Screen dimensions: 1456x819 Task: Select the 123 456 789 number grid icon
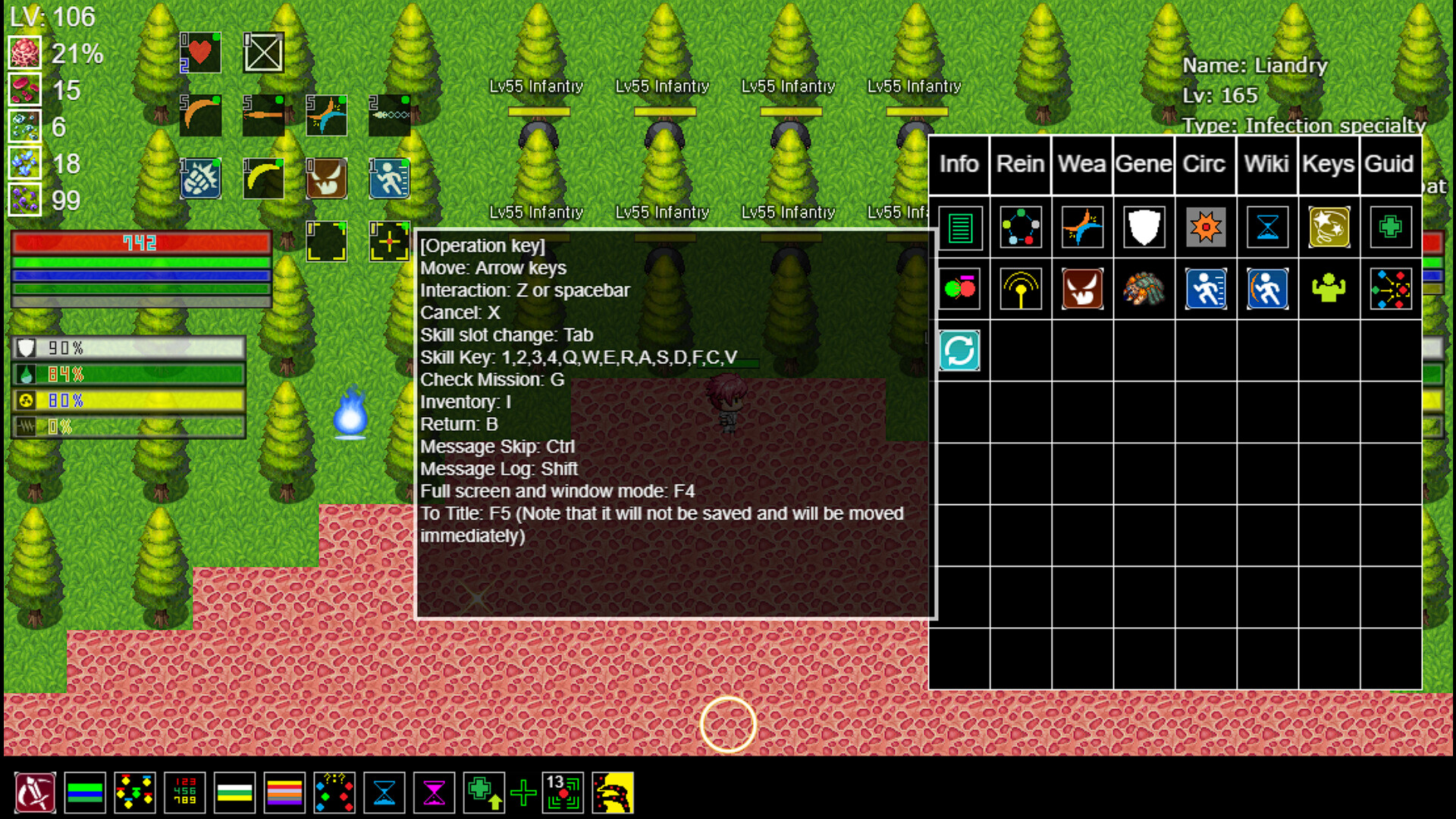point(184,793)
